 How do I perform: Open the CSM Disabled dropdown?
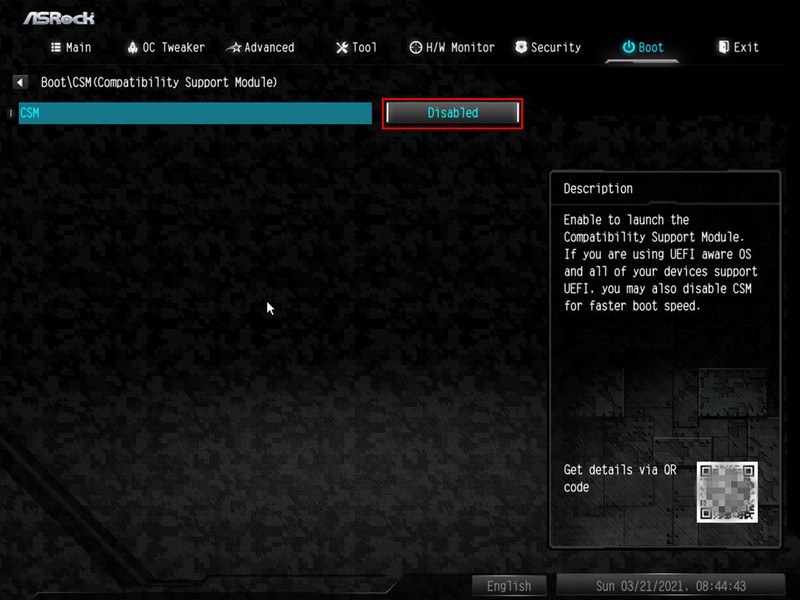click(x=453, y=113)
